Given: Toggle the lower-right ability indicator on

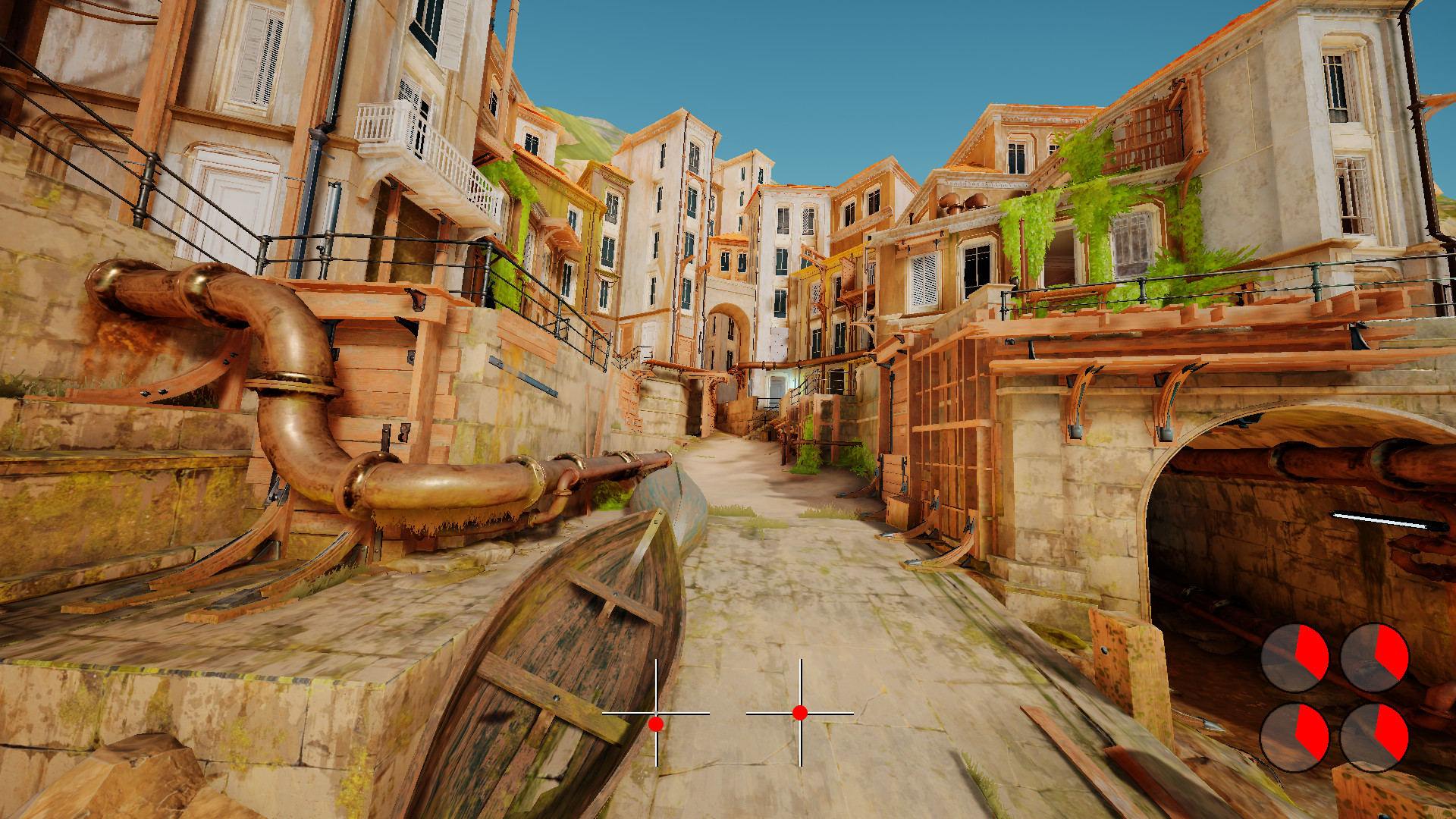Looking at the screenshot, I should [x=1374, y=738].
